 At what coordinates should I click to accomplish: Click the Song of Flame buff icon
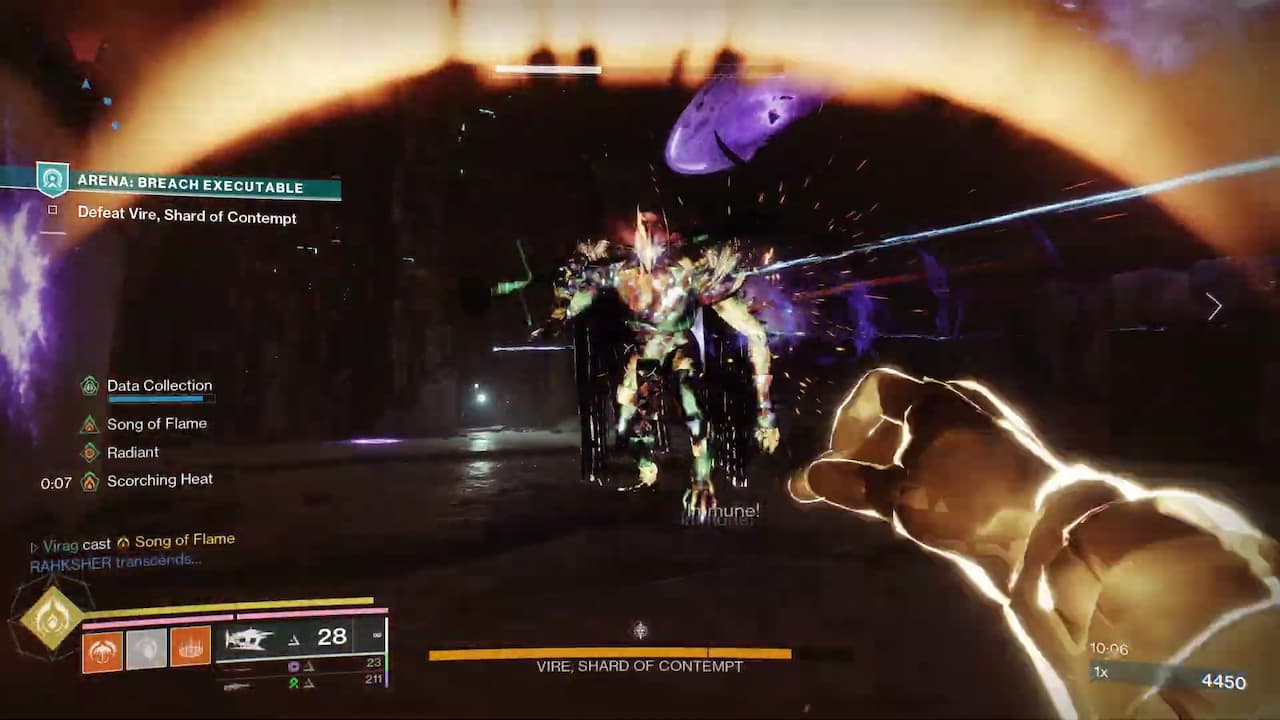click(90, 424)
